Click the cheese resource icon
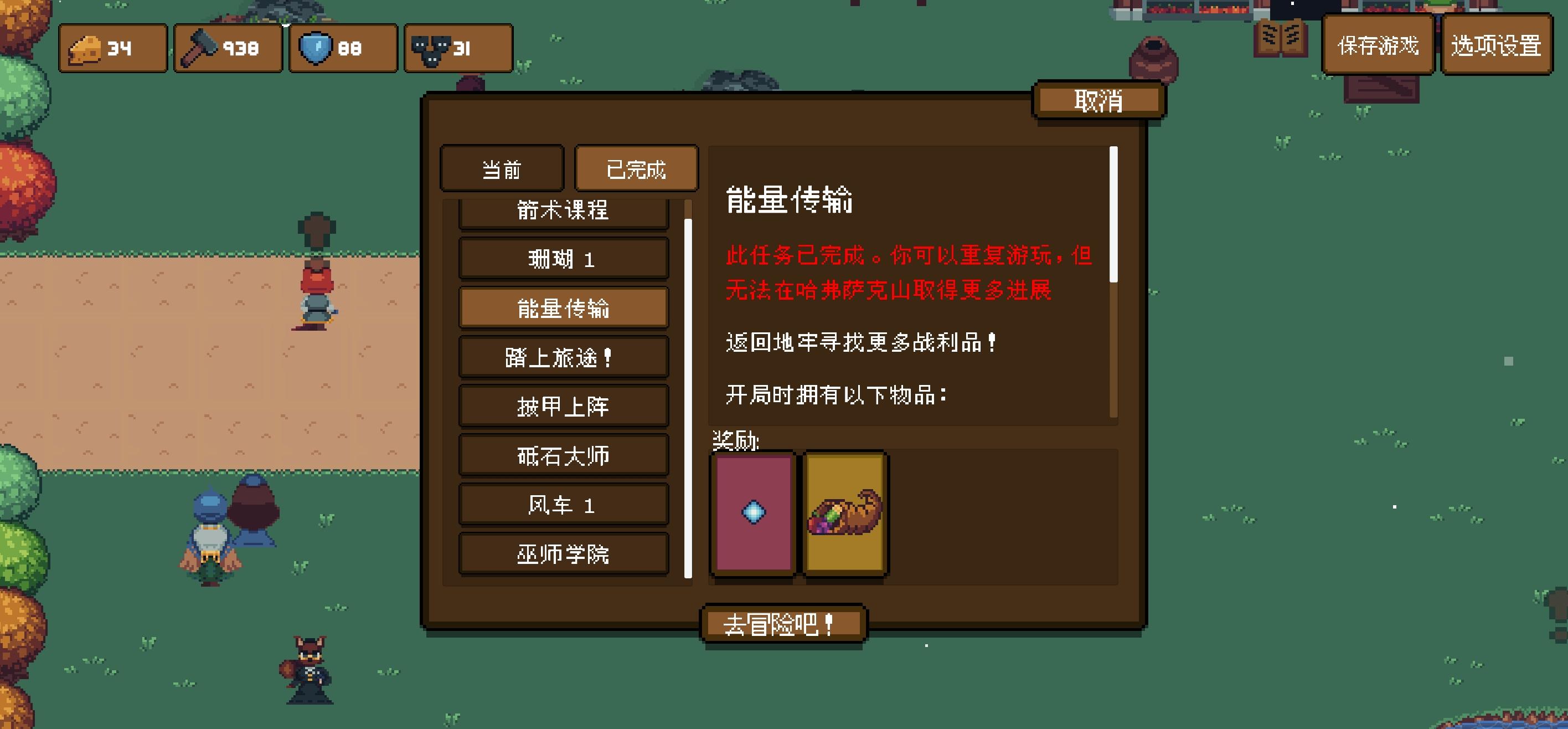The width and height of the screenshot is (1568, 729). click(85, 49)
